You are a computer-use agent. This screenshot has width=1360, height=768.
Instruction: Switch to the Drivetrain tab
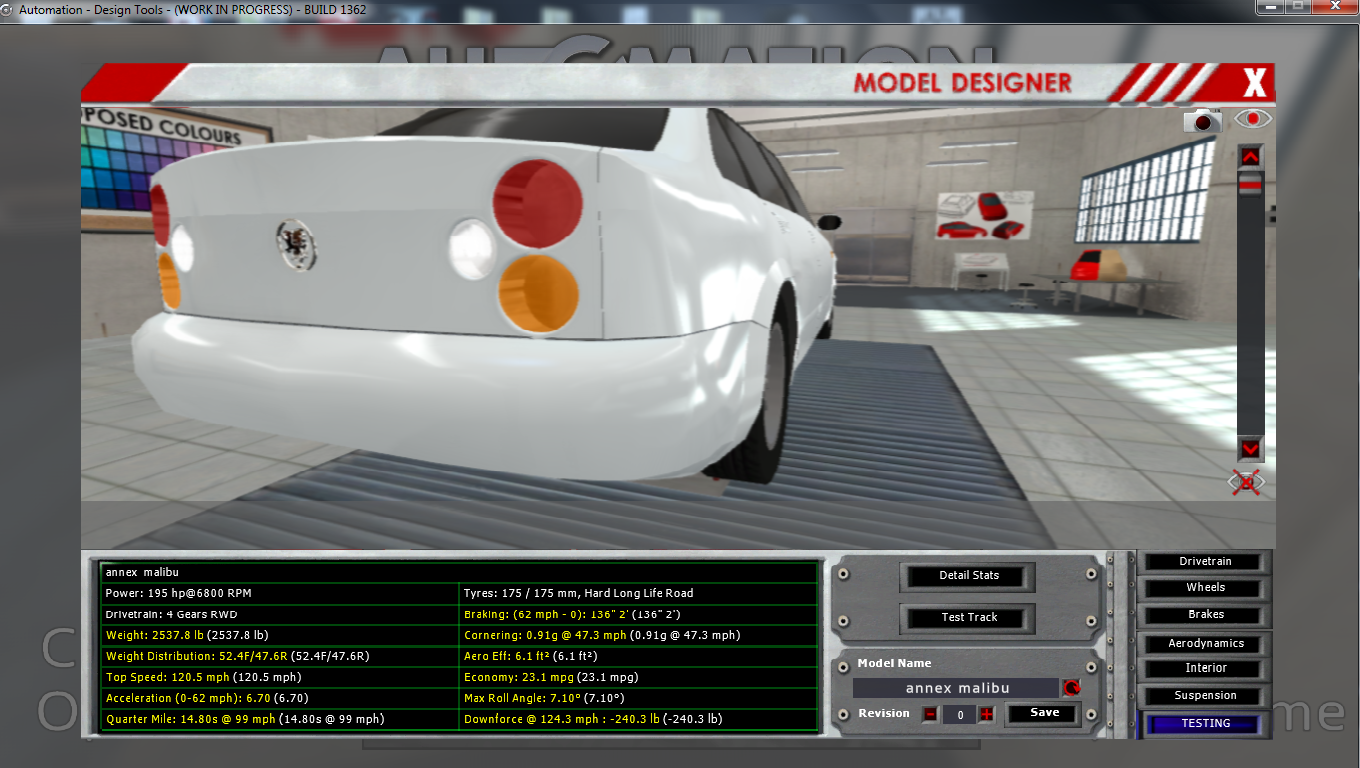tap(1205, 562)
